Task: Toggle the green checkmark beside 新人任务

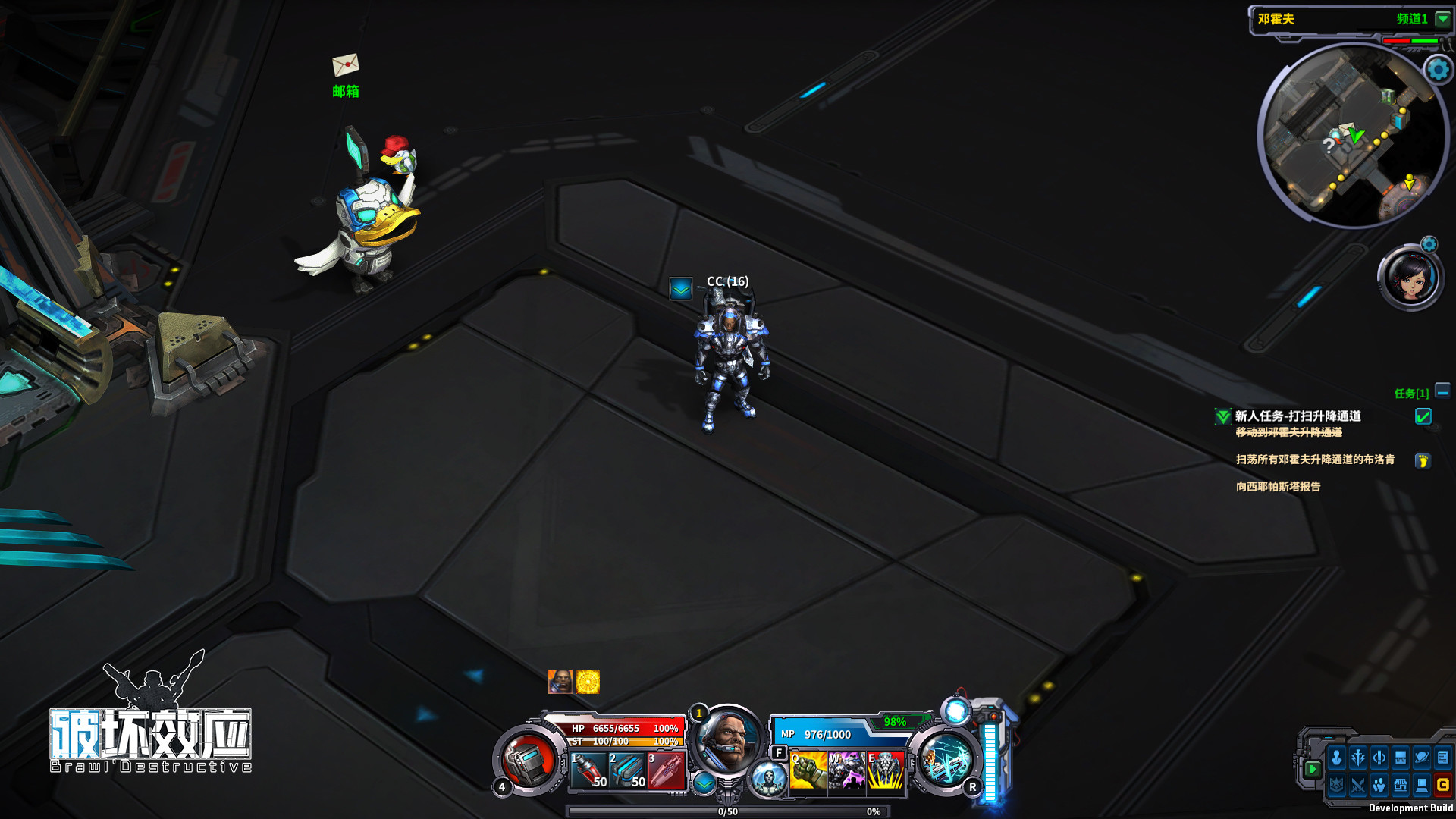Action: [1423, 416]
